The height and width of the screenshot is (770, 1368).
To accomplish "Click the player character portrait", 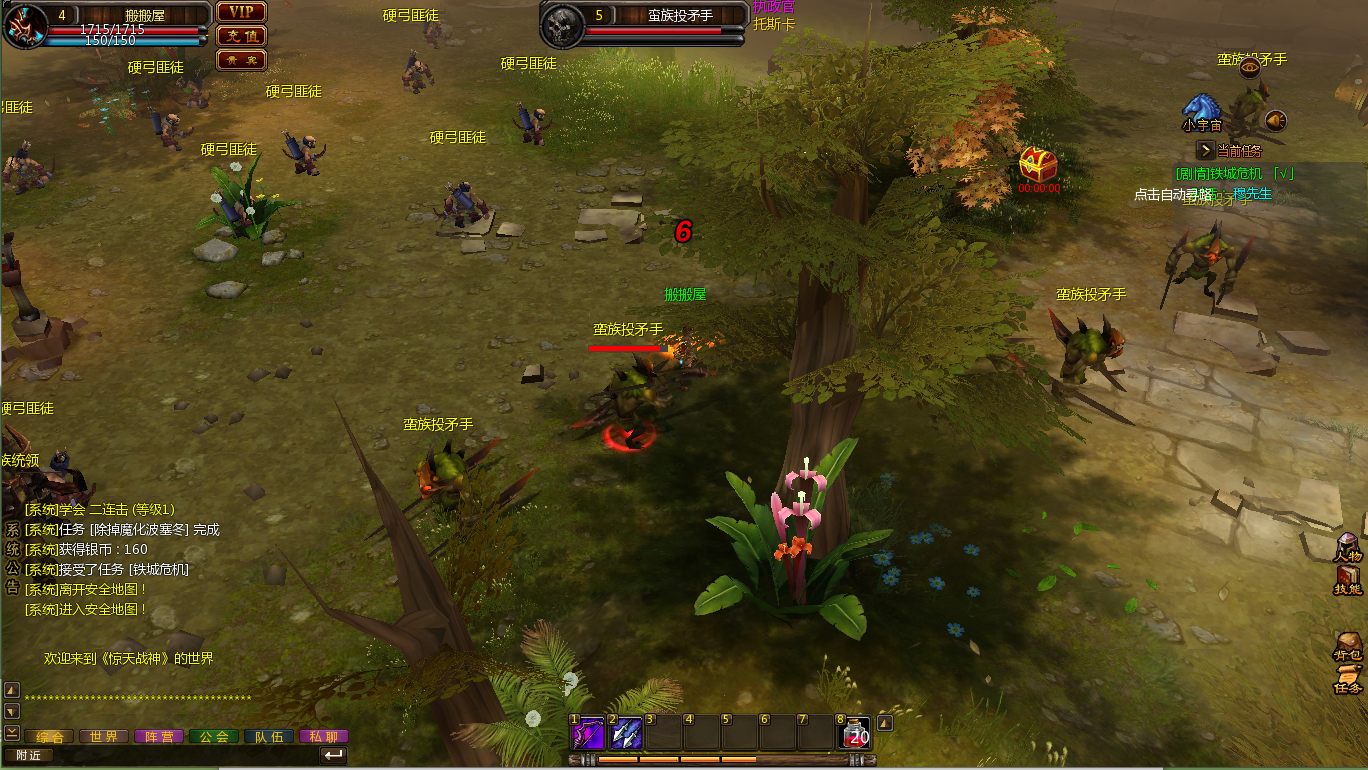I will (x=25, y=25).
